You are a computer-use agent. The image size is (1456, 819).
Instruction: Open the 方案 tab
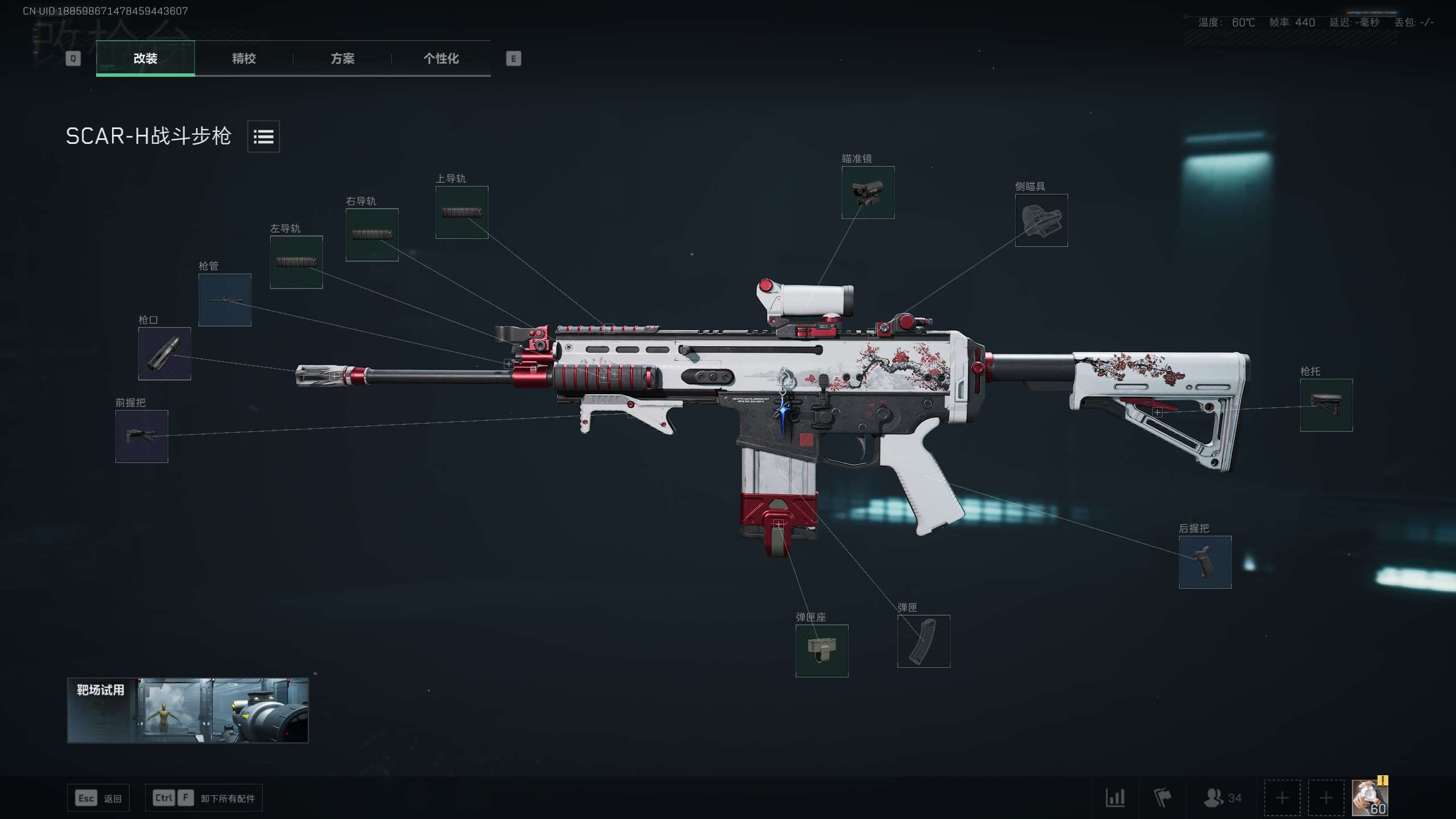tap(342, 59)
